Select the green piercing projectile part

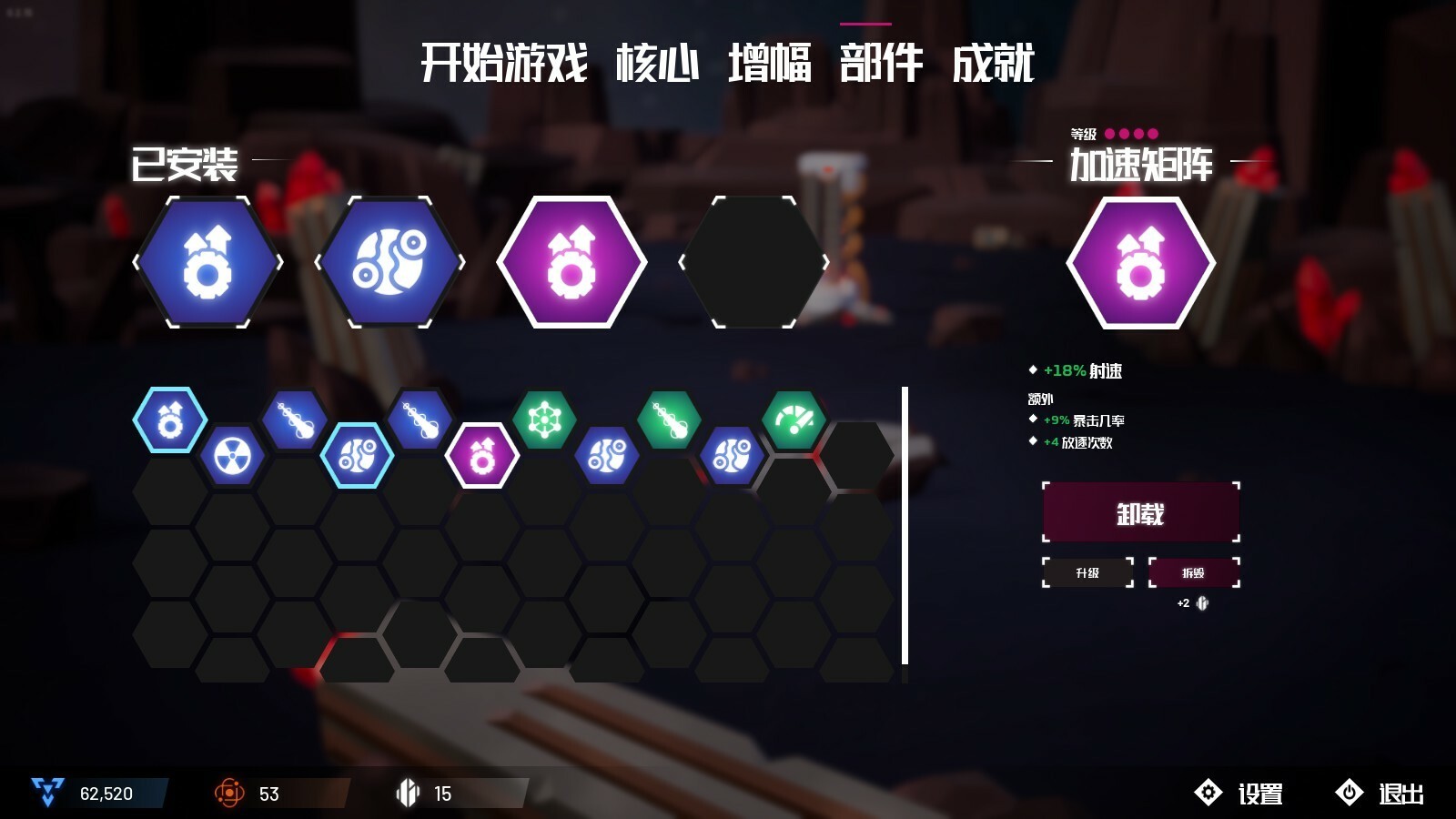(x=670, y=420)
